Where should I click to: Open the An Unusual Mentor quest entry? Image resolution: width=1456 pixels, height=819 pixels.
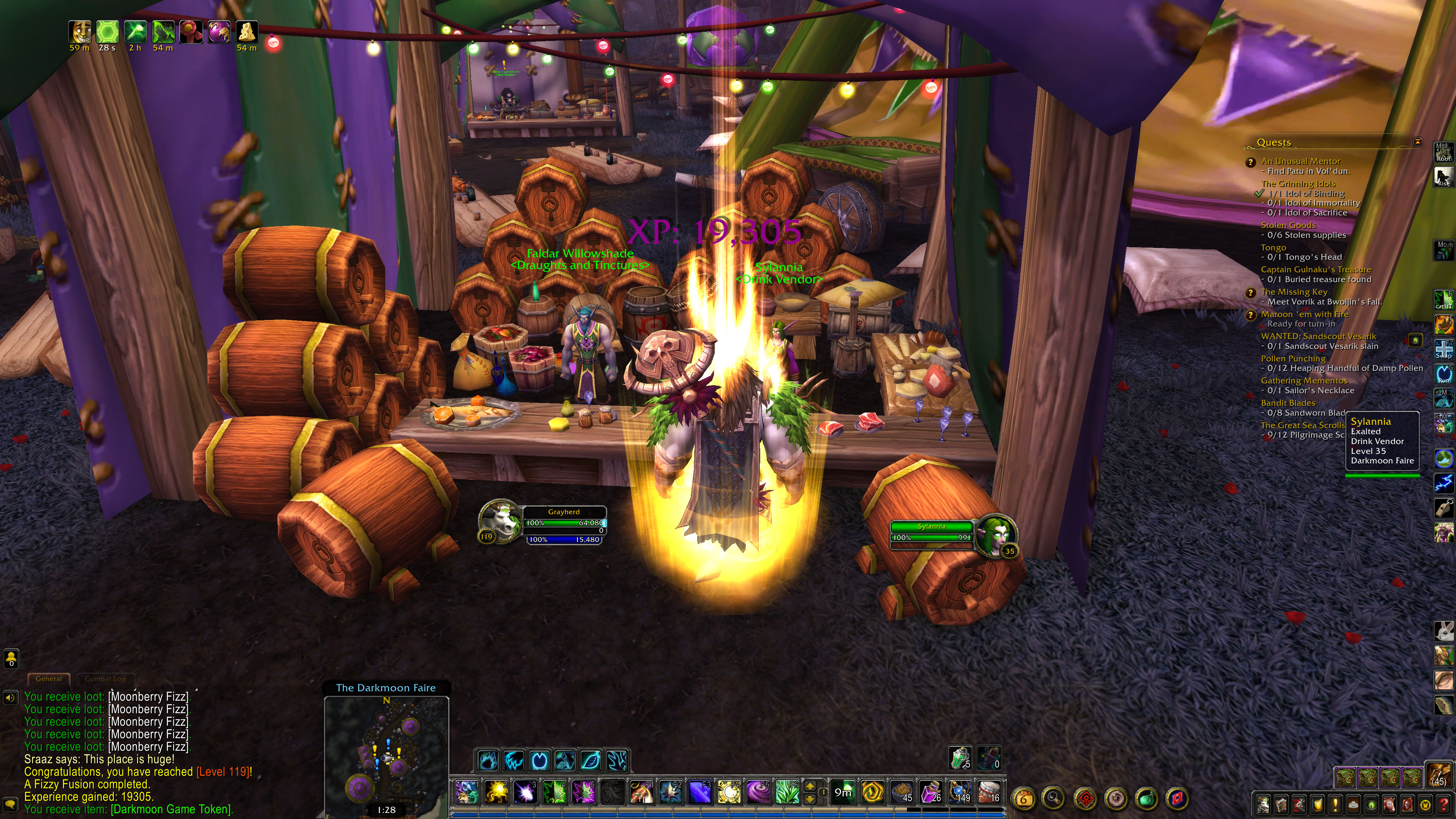coord(1300,161)
